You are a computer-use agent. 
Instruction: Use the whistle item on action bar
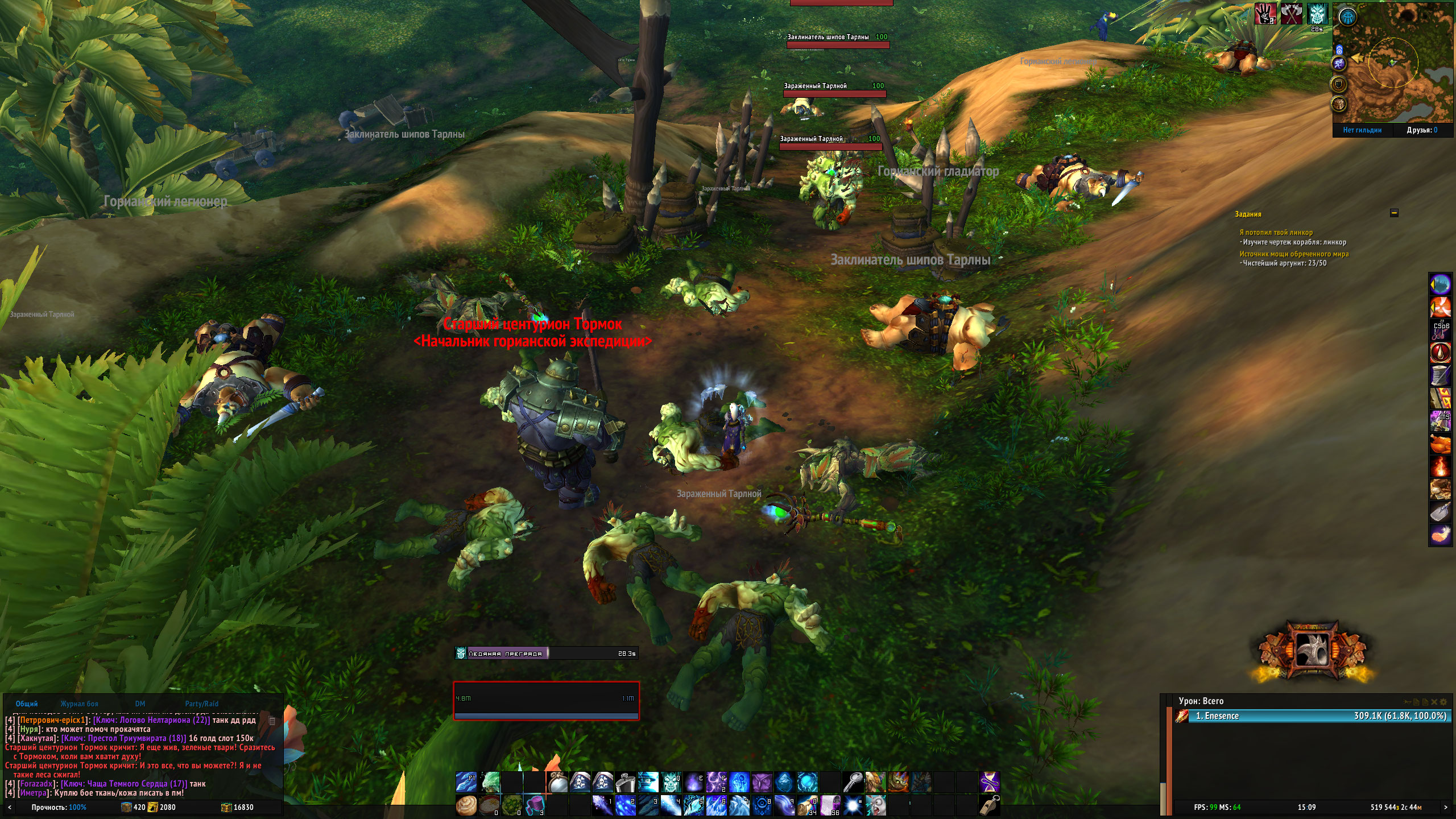coord(989,805)
